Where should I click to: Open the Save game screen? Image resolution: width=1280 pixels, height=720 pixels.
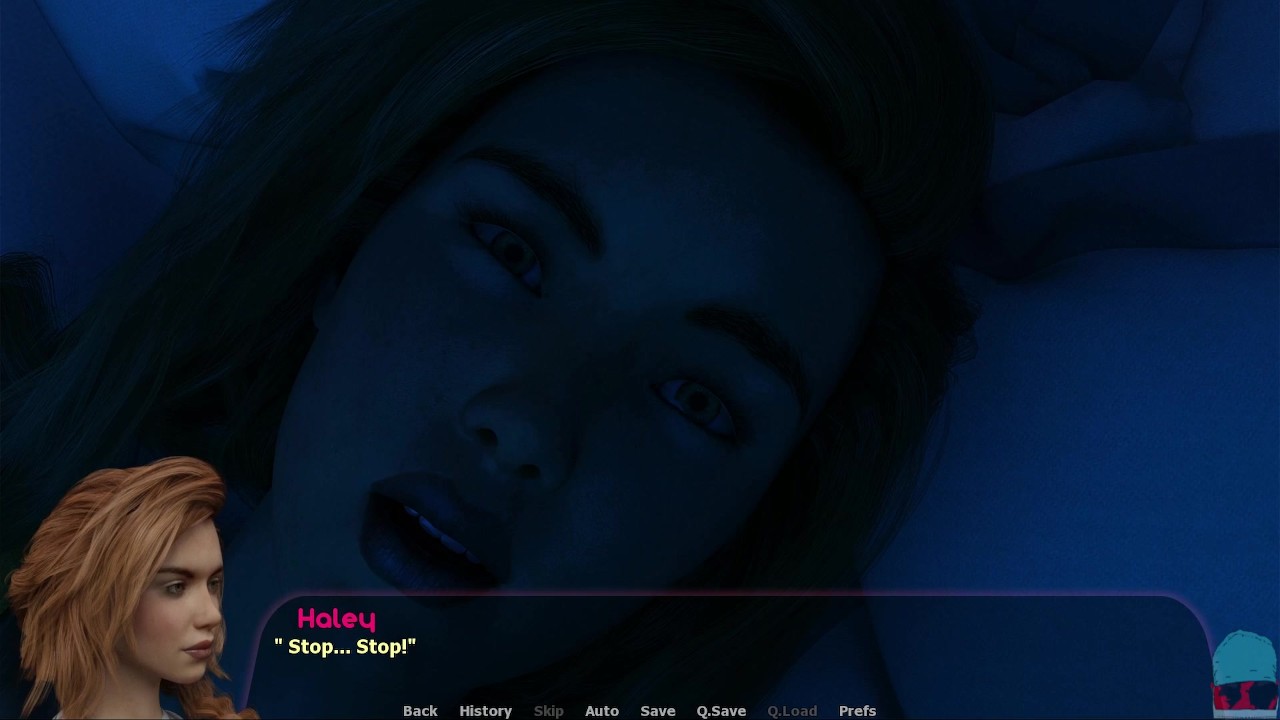(658, 711)
